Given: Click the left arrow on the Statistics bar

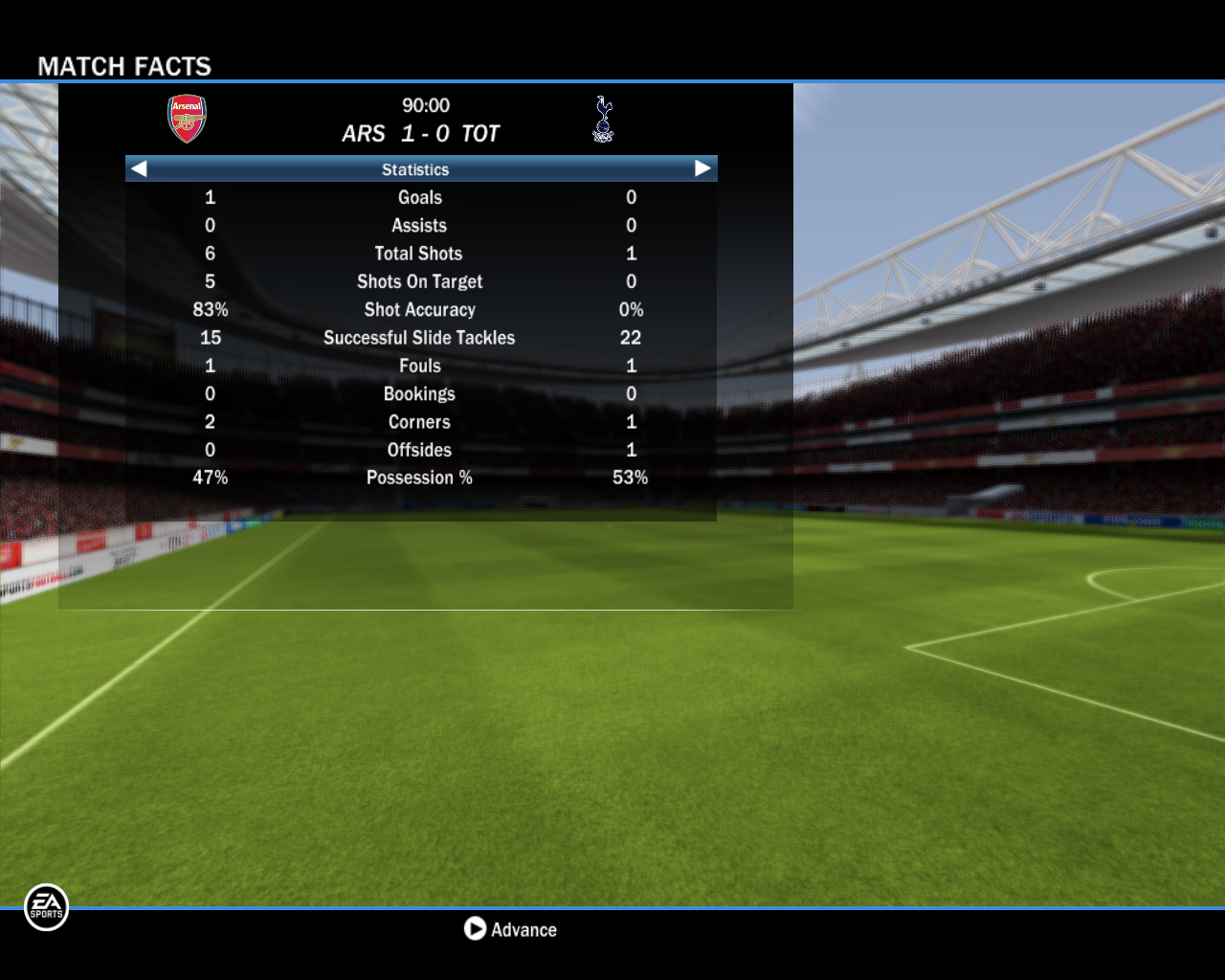Looking at the screenshot, I should [140, 169].
